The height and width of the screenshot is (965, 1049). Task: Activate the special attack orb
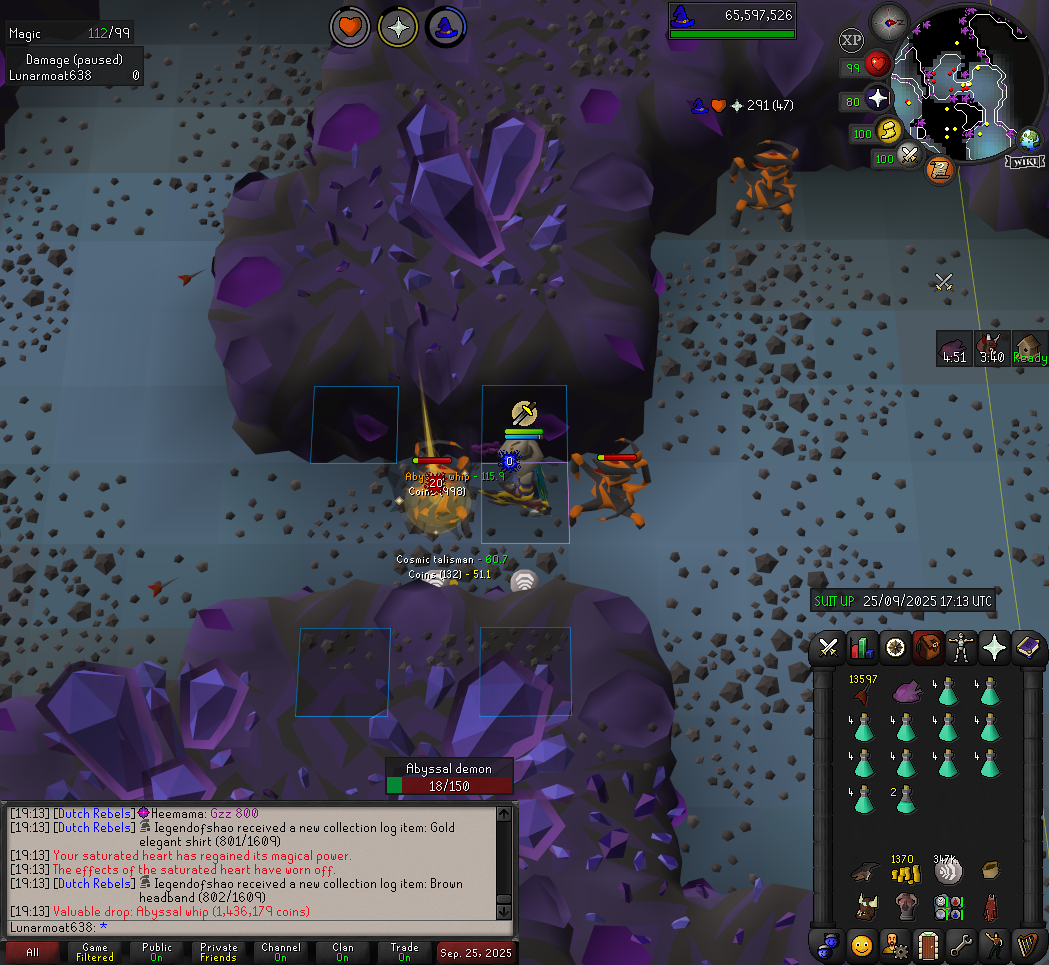click(910, 155)
